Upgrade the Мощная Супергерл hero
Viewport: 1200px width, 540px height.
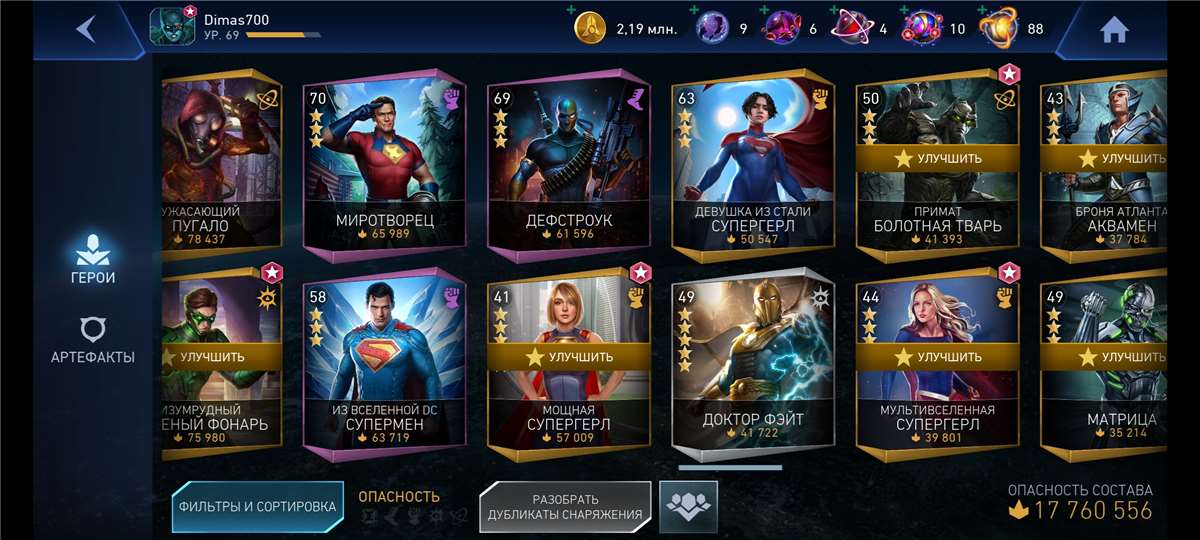click(x=568, y=356)
